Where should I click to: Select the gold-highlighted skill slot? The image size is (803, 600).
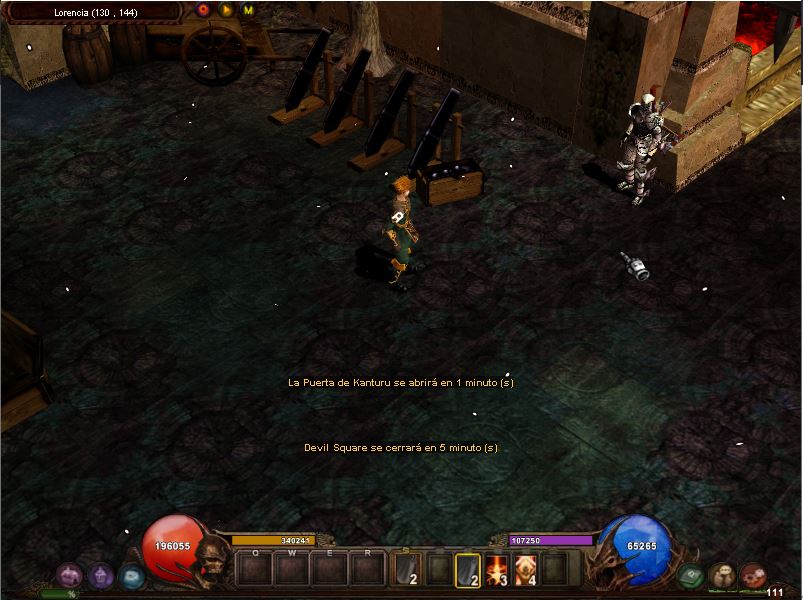468,570
